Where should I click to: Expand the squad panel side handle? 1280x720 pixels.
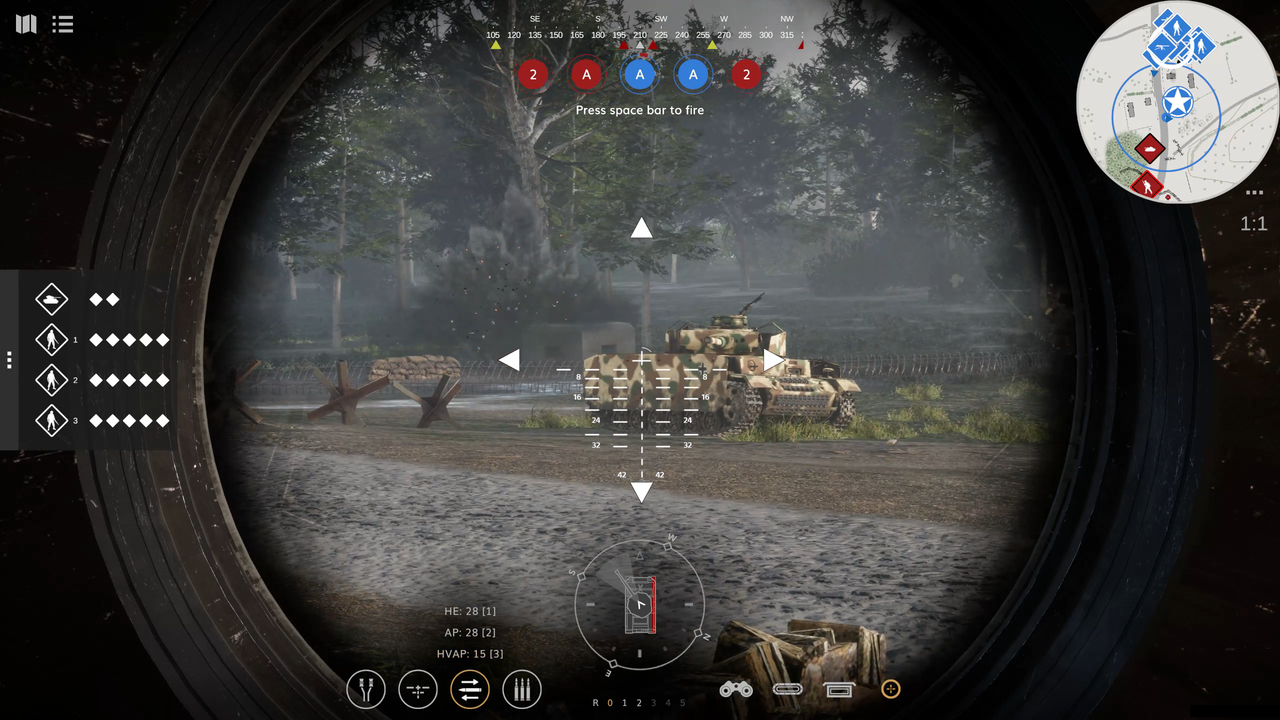[8, 360]
